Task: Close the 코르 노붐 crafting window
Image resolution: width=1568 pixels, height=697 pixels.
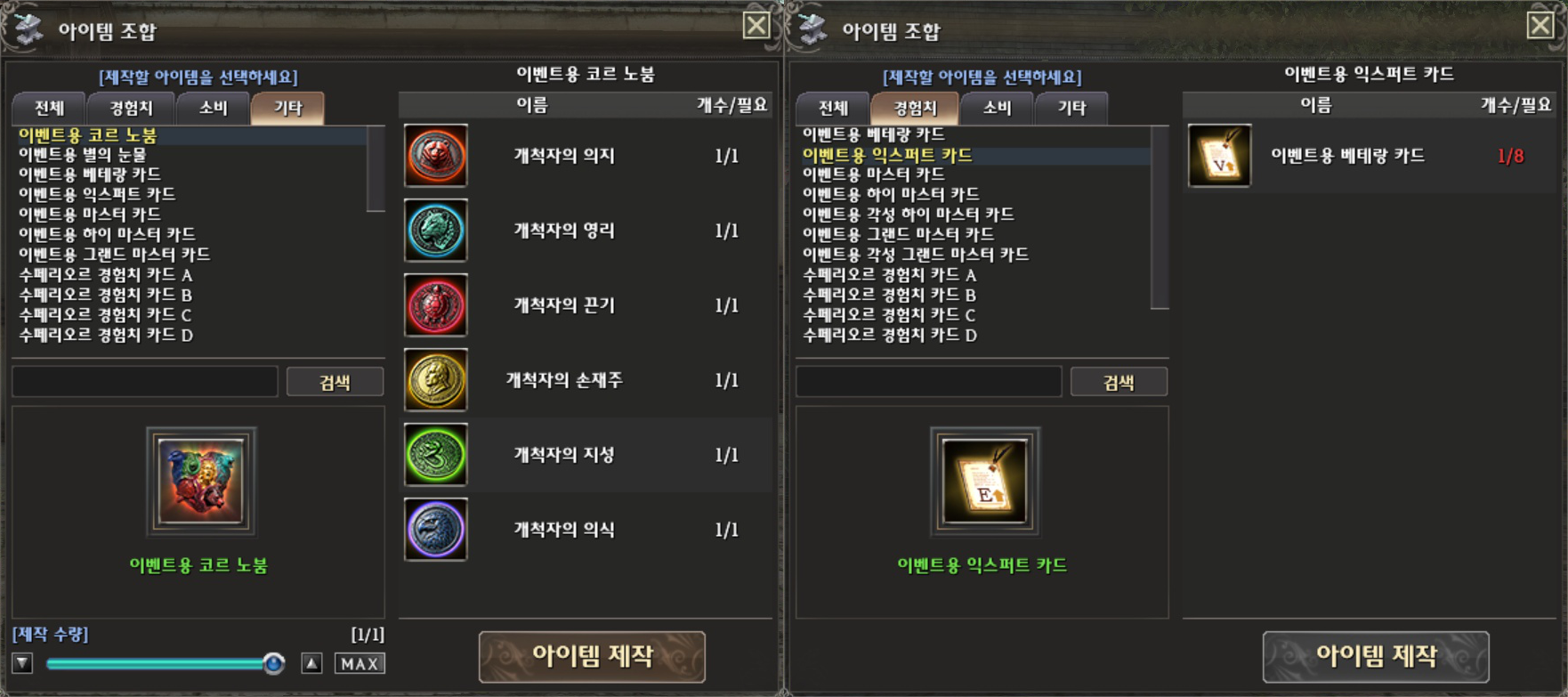Action: [x=756, y=25]
